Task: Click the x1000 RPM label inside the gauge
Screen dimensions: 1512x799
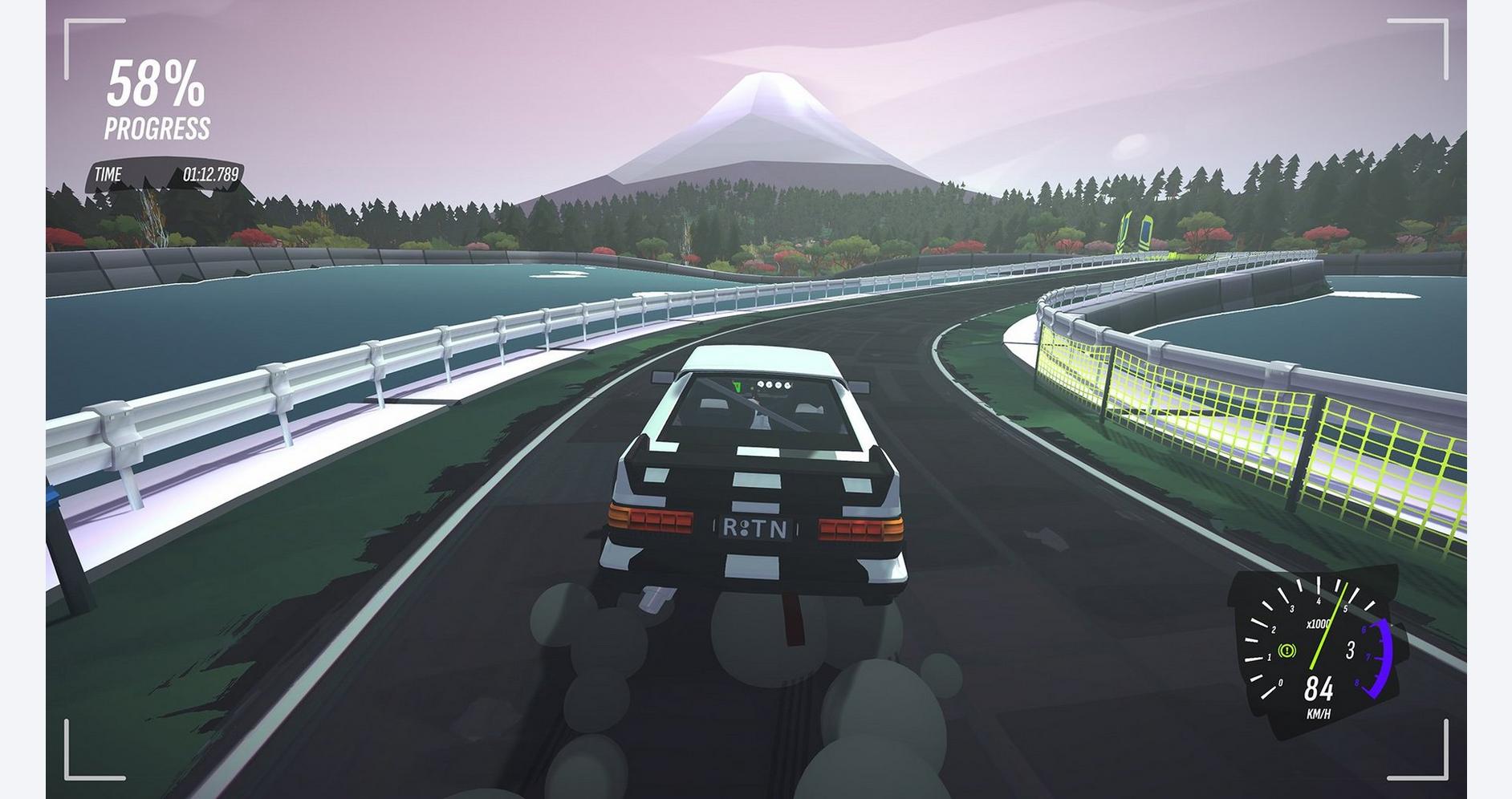Action: pyautogui.click(x=1319, y=623)
